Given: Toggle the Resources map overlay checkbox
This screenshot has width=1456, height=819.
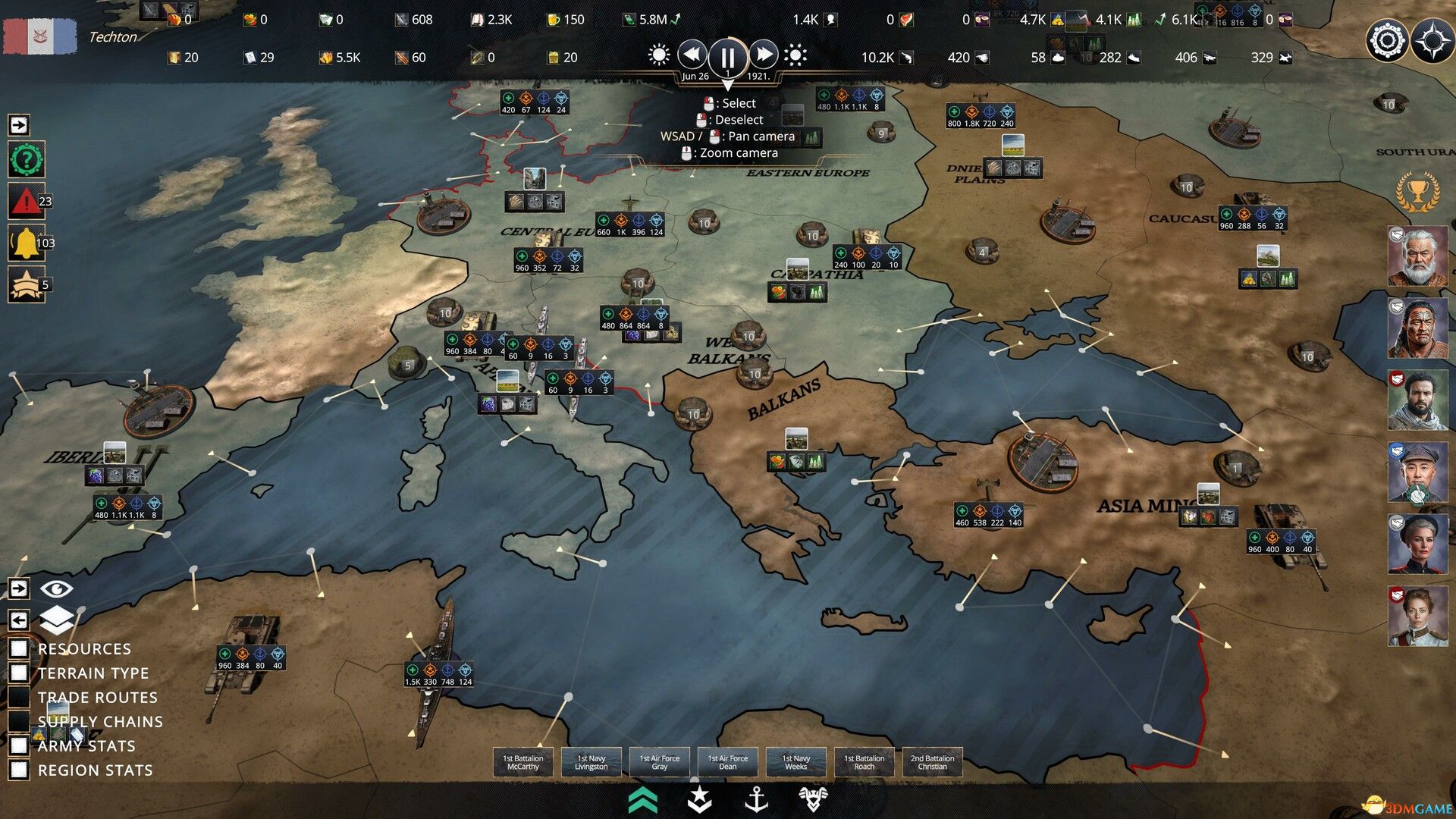Looking at the screenshot, I should 19,648.
